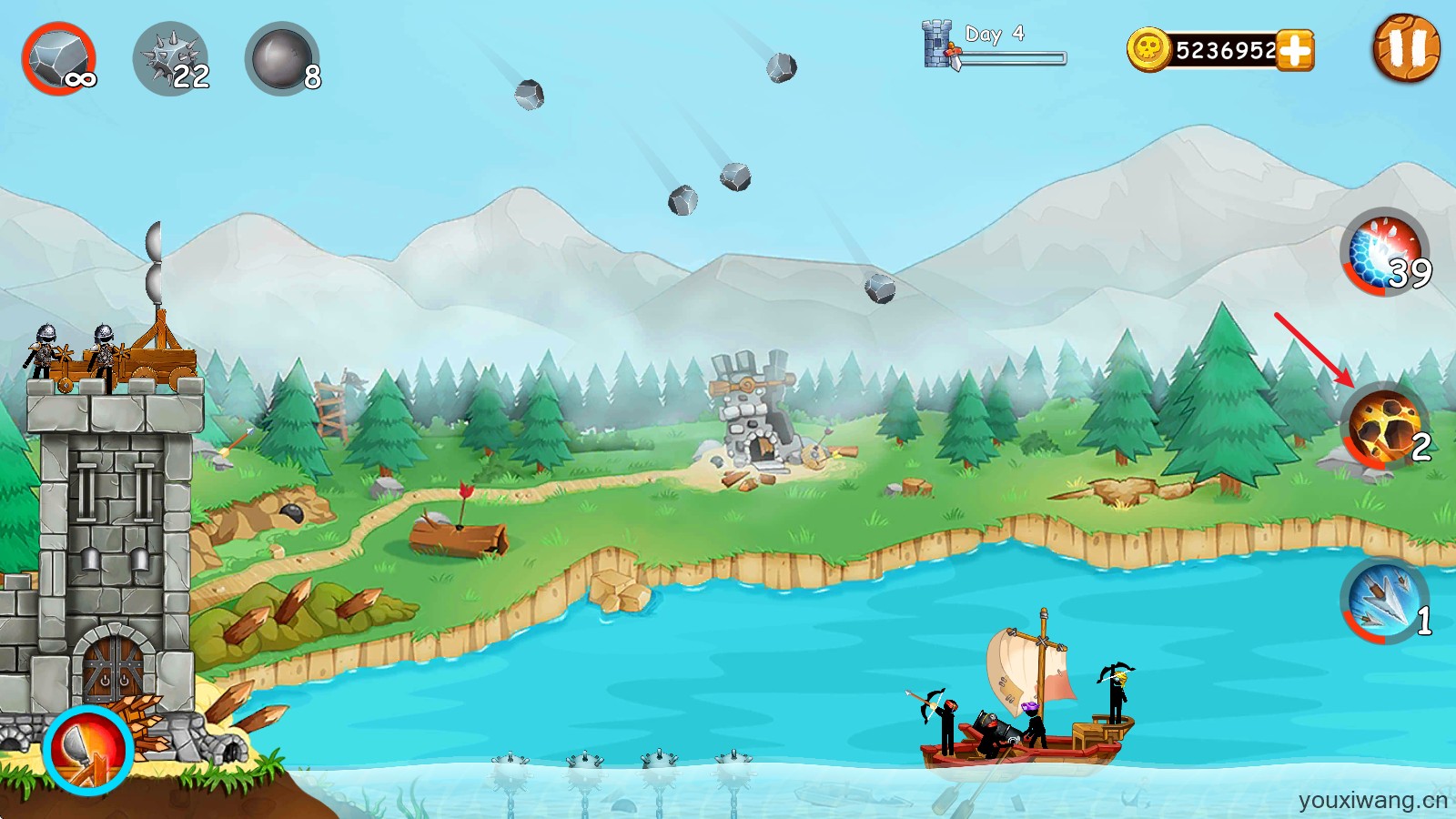This screenshot has width=1456, height=819.
Task: Select the infinite stone ammo
Action: coord(59,59)
